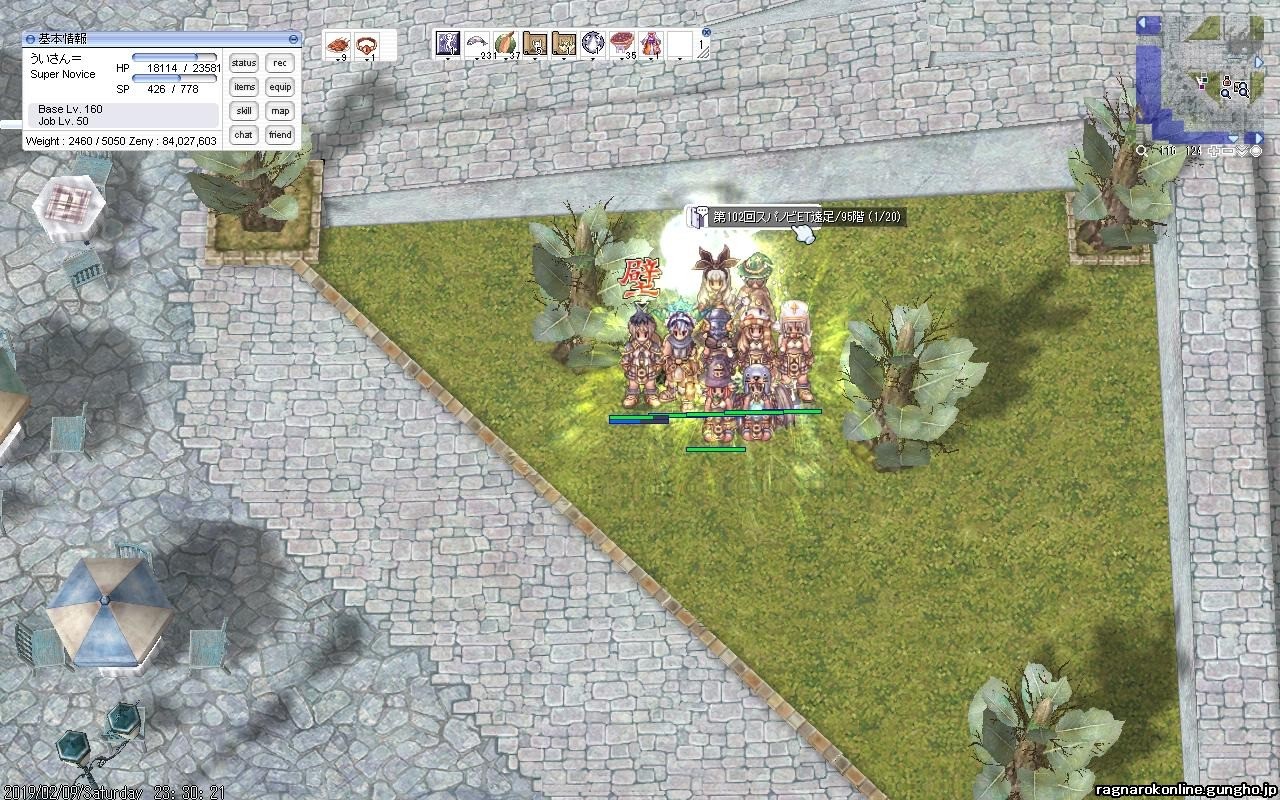Activate the starry figure skill icon
The height and width of the screenshot is (800, 1280).
coord(448,44)
